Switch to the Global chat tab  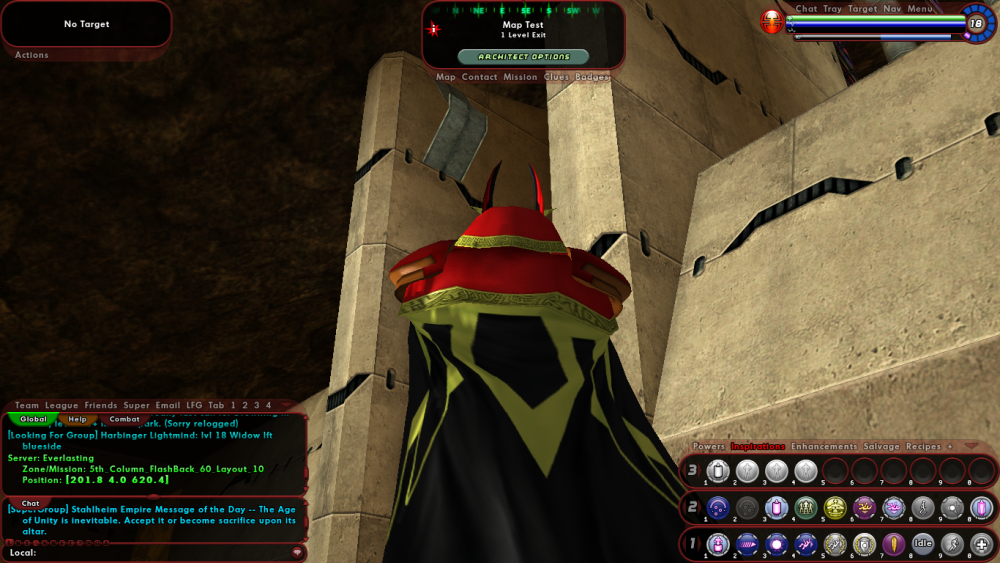click(33, 419)
